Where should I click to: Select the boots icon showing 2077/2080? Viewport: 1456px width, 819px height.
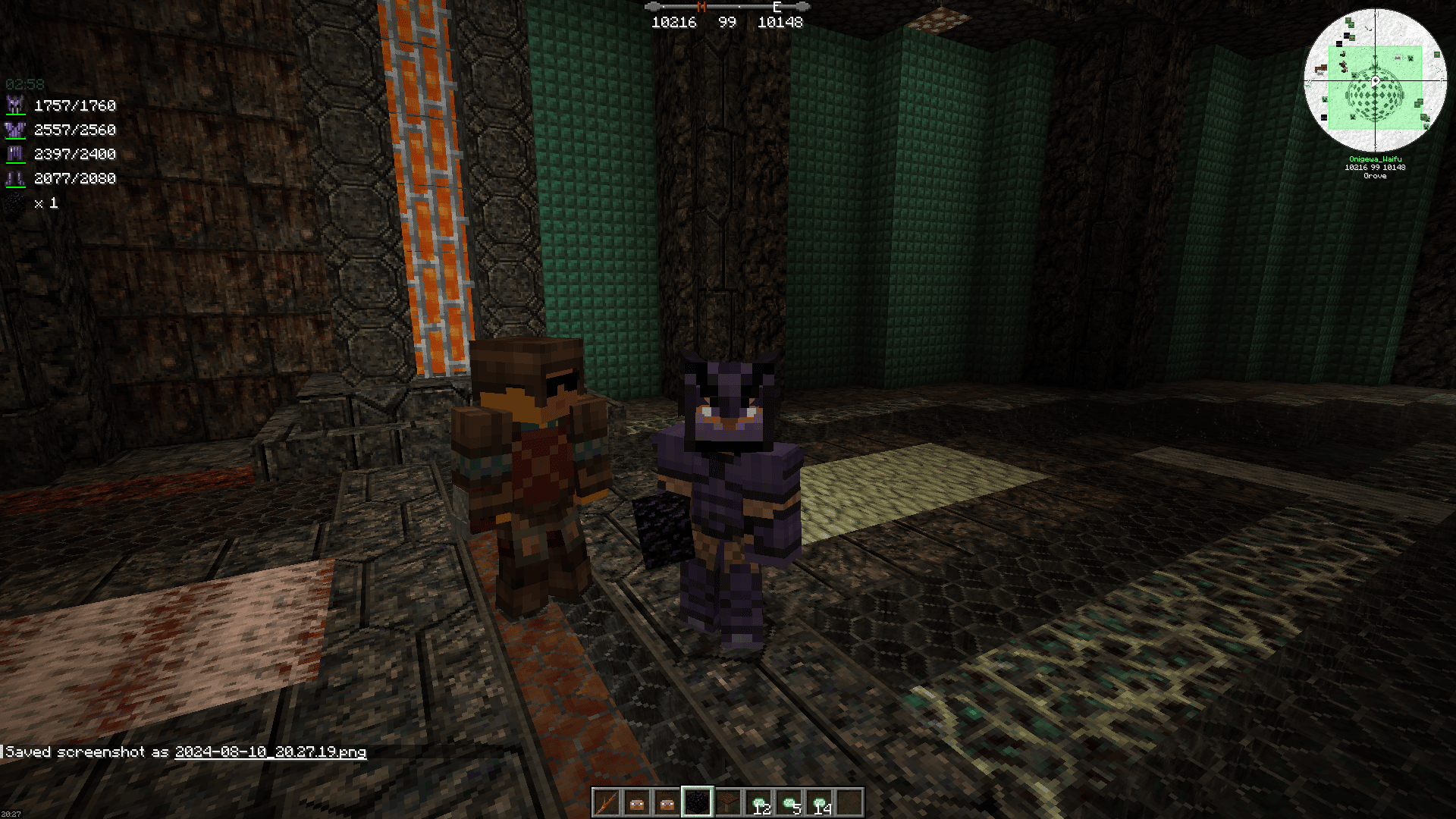pos(17,178)
